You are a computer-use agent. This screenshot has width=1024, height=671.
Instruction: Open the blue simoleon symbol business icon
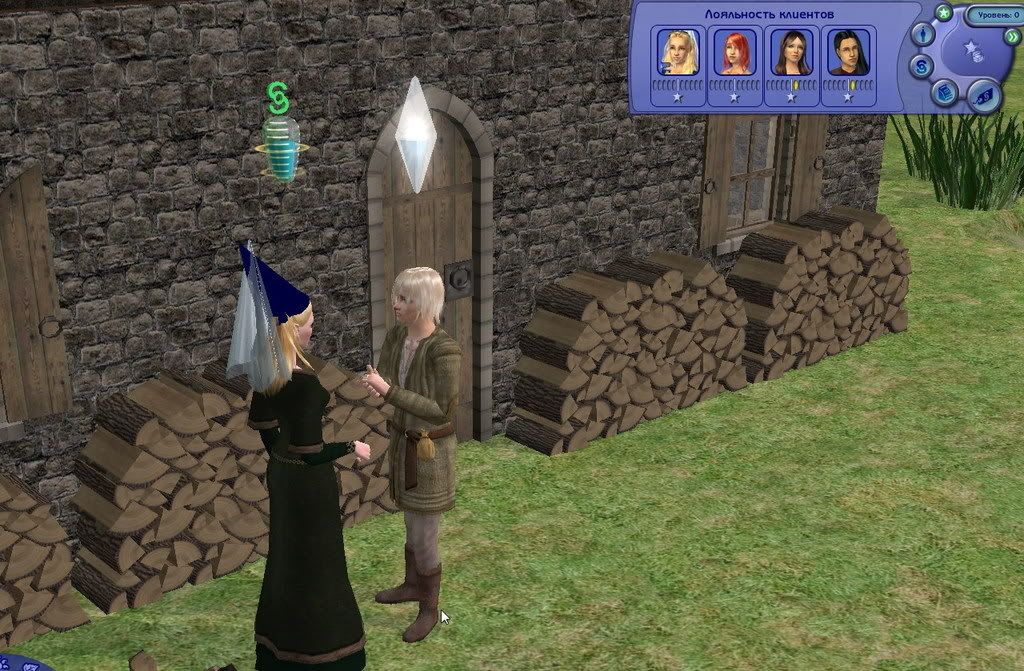click(x=922, y=67)
